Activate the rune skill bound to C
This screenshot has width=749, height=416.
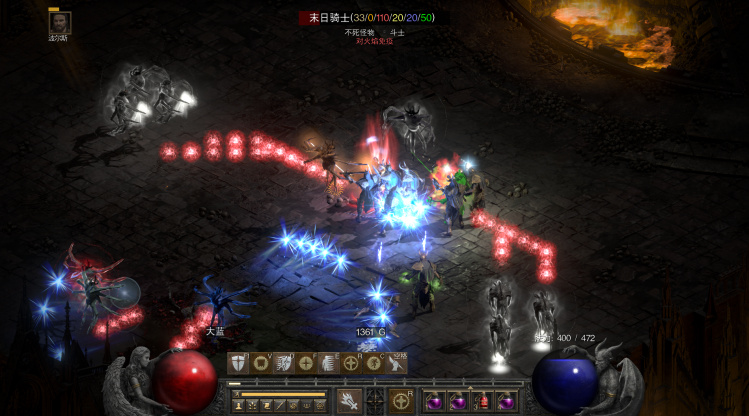[374, 363]
